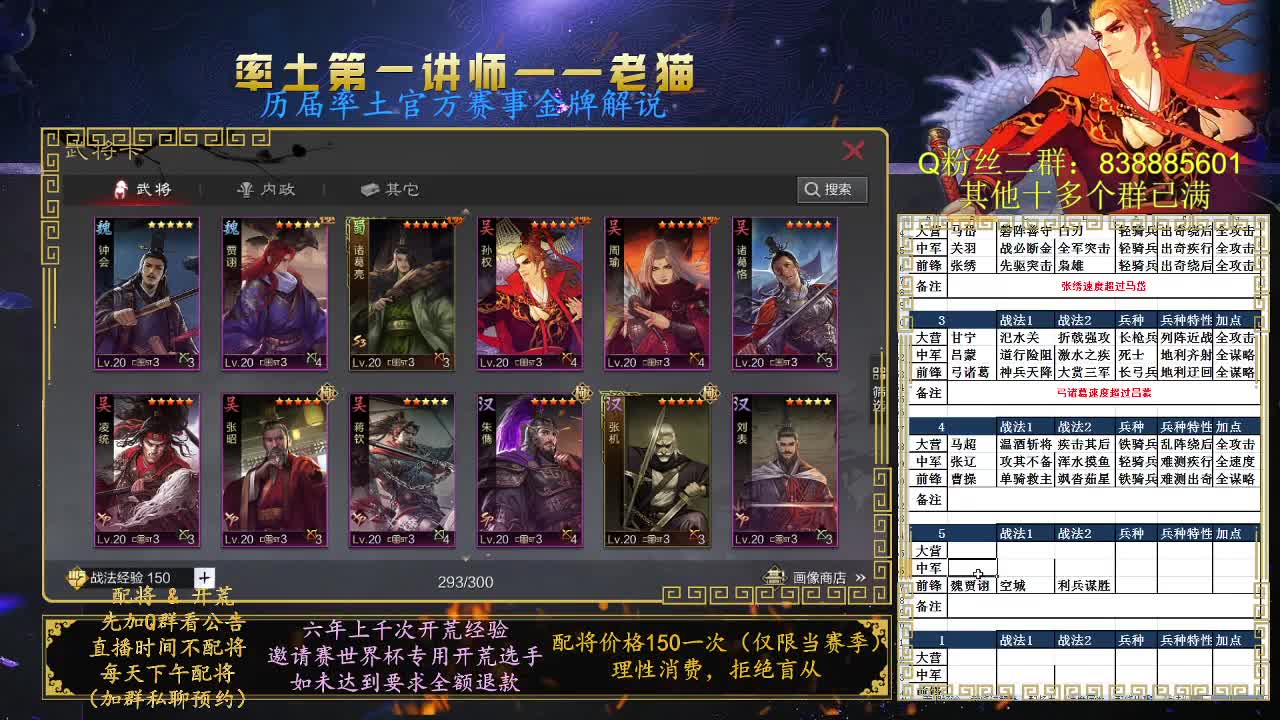Viewport: 1280px width, 720px height.
Task: Click the five-star rating on 钟会's card
Action: [168, 226]
